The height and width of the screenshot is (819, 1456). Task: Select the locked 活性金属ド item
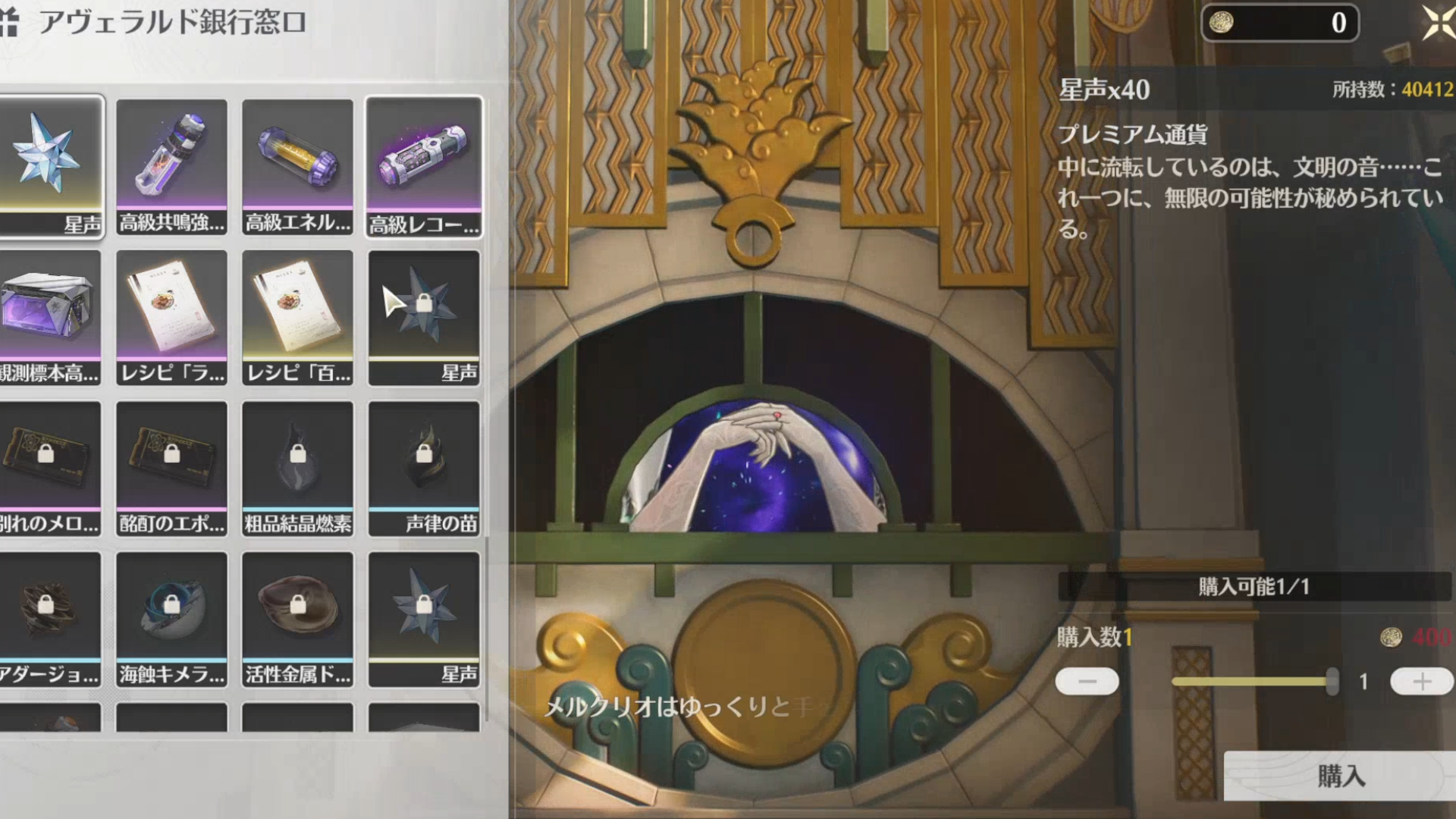(x=297, y=619)
